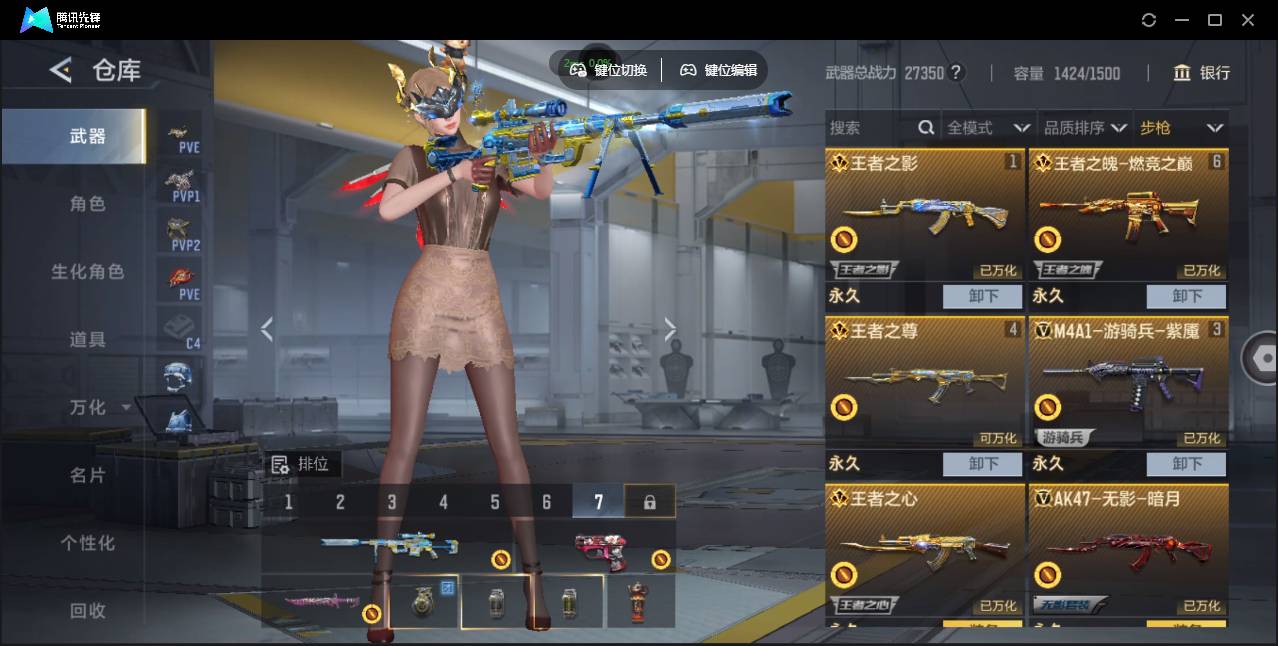Select the 武器 weapons category
1278x646 pixels.
pyautogui.click(x=87, y=136)
